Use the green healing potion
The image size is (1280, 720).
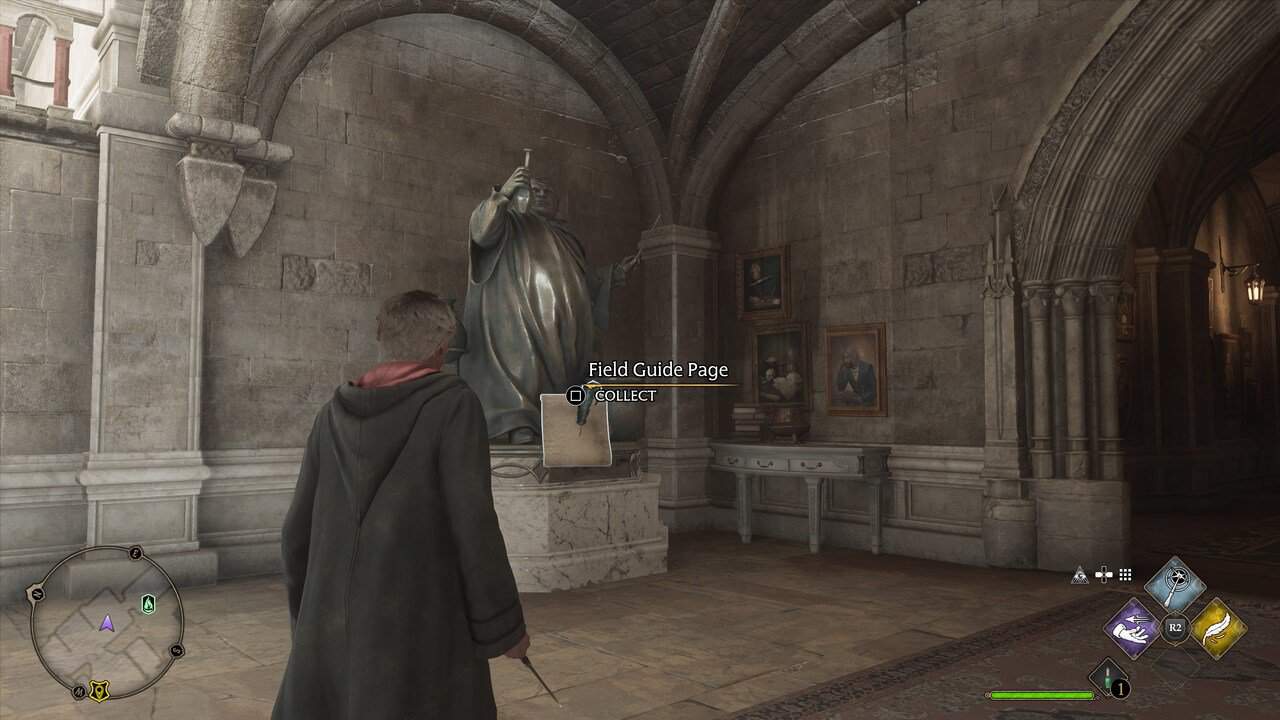click(x=1107, y=677)
